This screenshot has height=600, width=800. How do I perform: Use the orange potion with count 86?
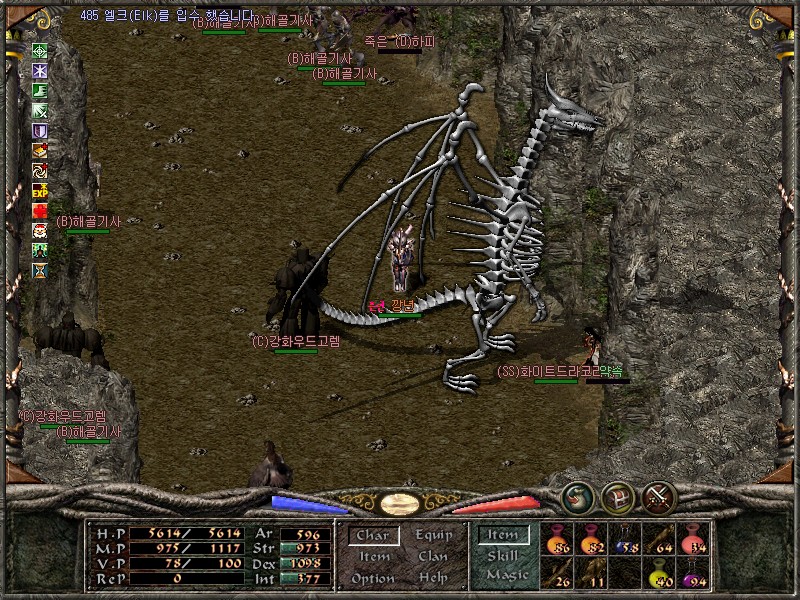(x=557, y=539)
